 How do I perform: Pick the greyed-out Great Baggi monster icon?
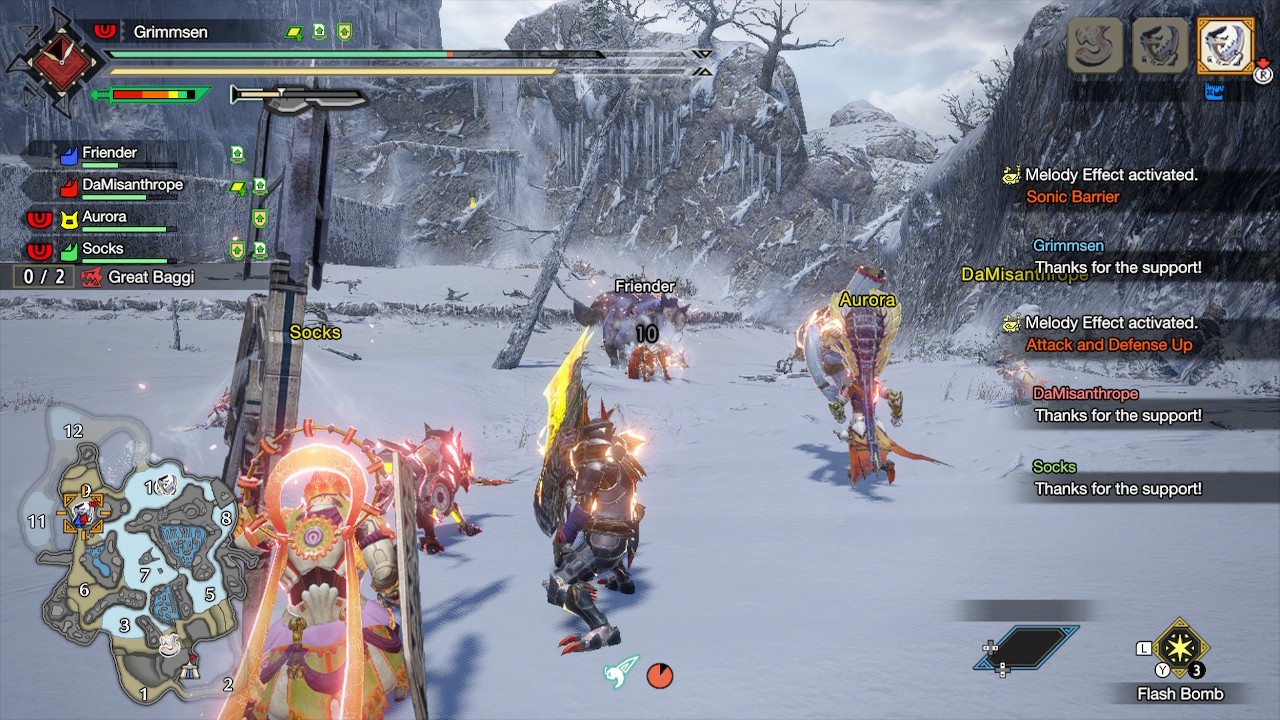click(1160, 46)
